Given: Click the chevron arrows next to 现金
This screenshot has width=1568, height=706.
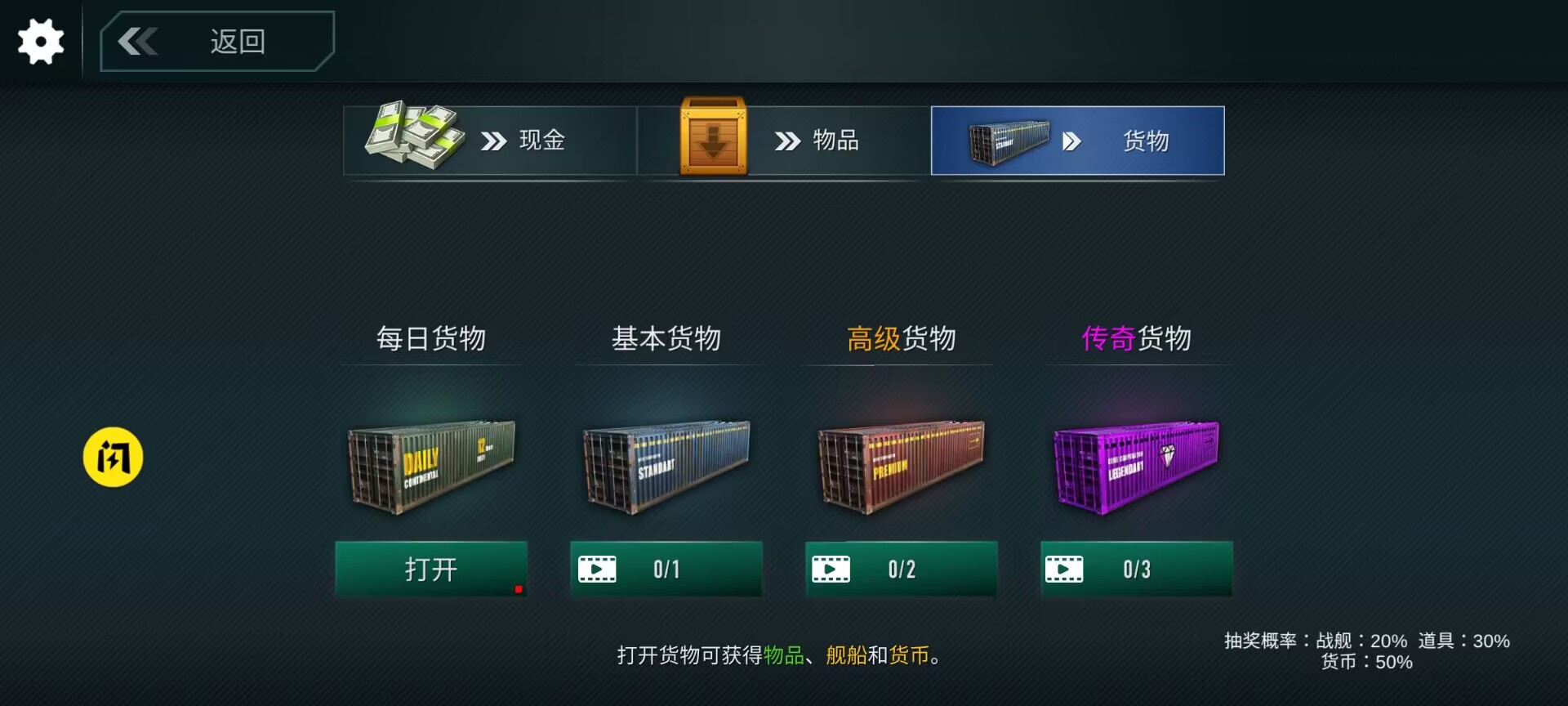Looking at the screenshot, I should 492,140.
